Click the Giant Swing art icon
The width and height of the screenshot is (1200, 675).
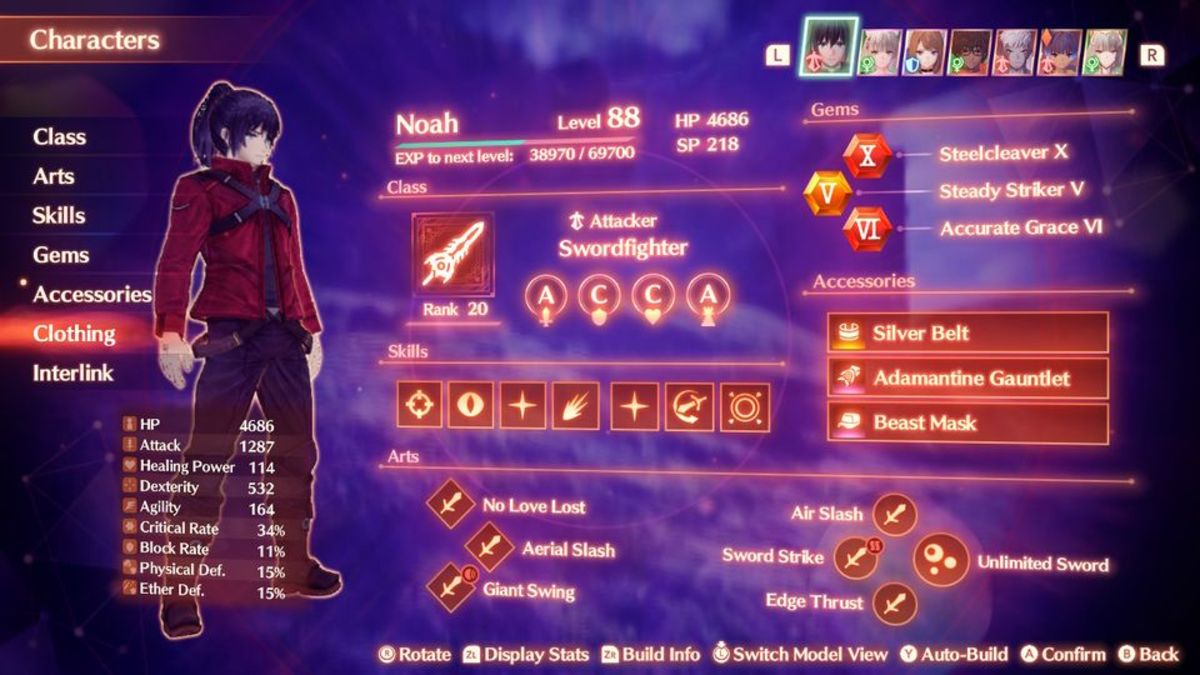coord(451,586)
